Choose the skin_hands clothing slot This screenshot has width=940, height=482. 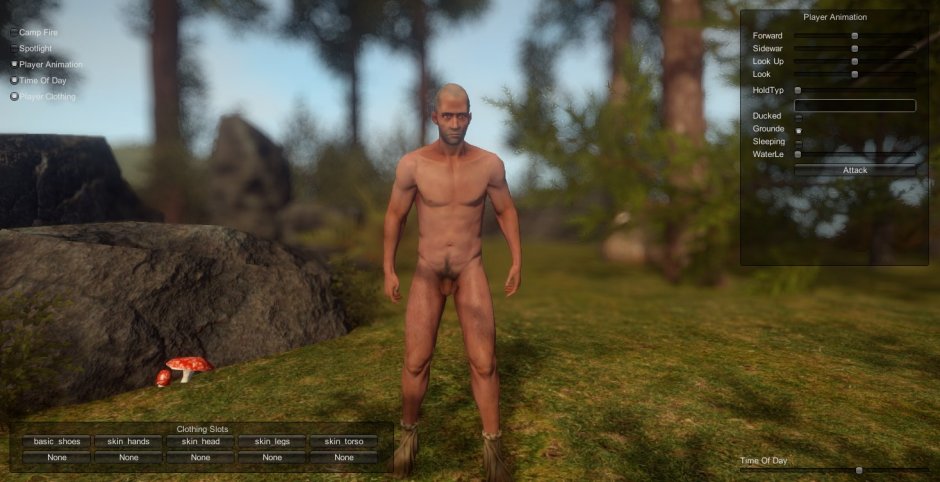(129, 441)
